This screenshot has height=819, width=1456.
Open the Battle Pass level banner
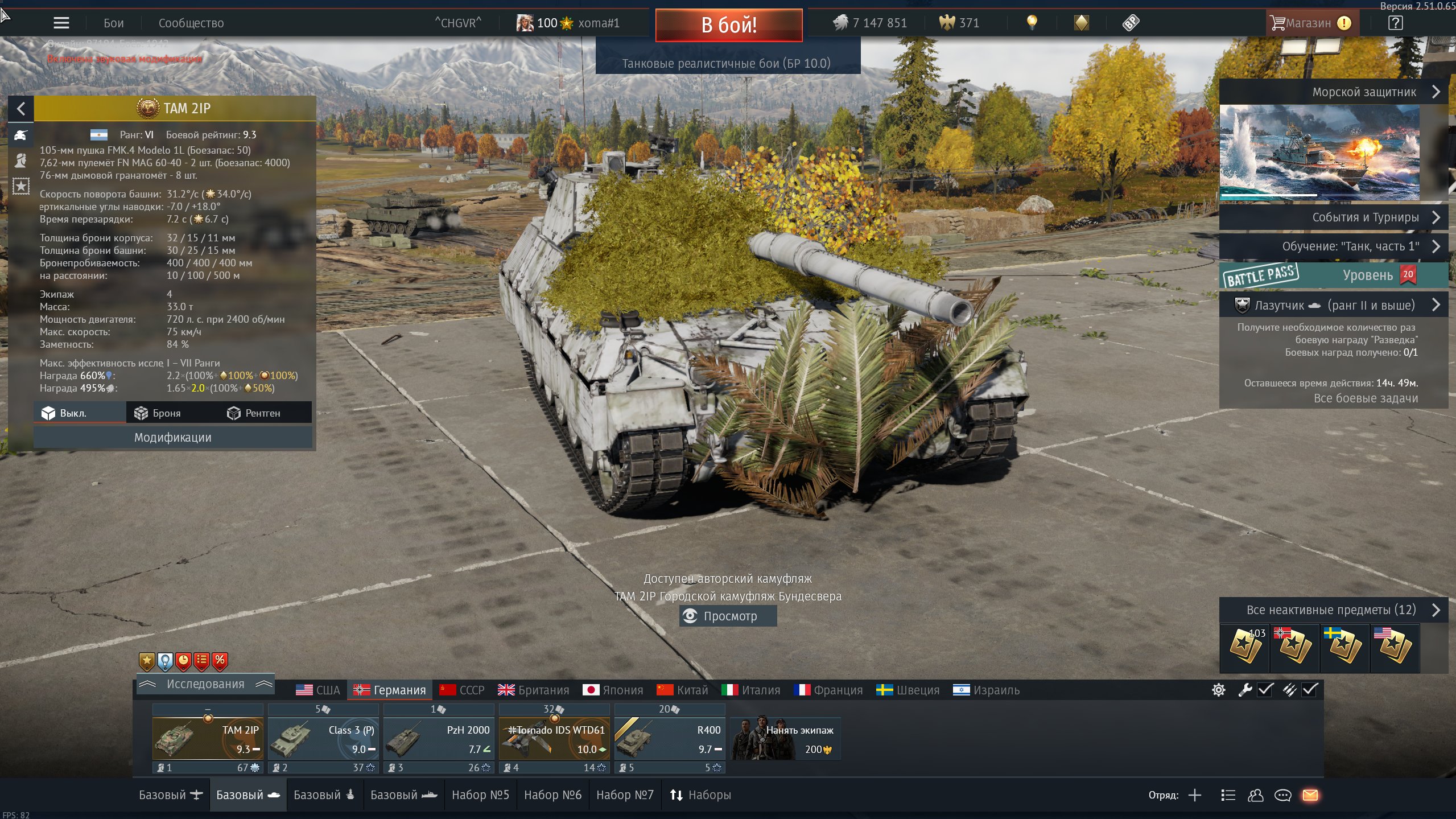(1333, 275)
